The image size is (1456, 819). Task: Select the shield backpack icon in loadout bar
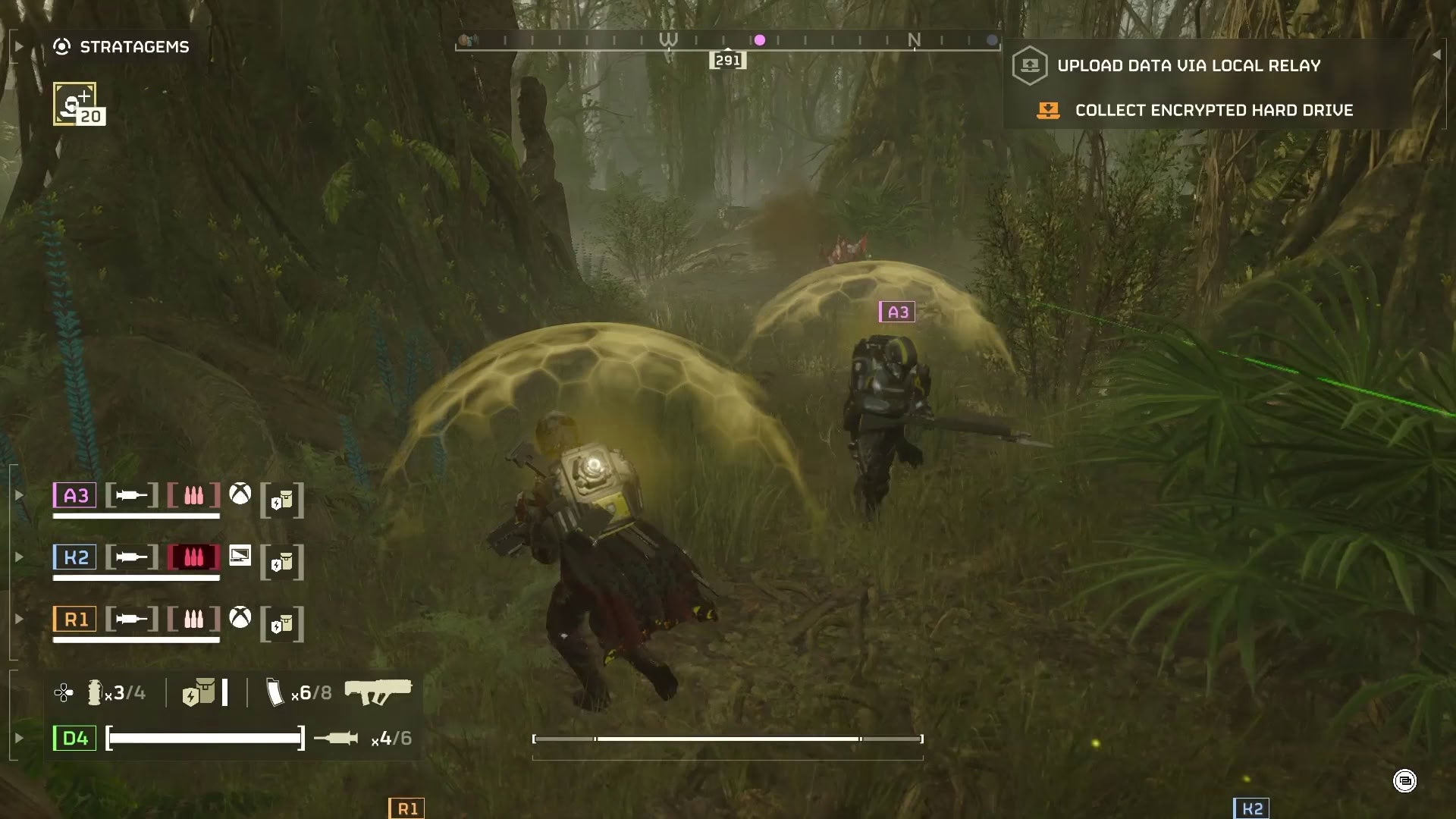199,693
